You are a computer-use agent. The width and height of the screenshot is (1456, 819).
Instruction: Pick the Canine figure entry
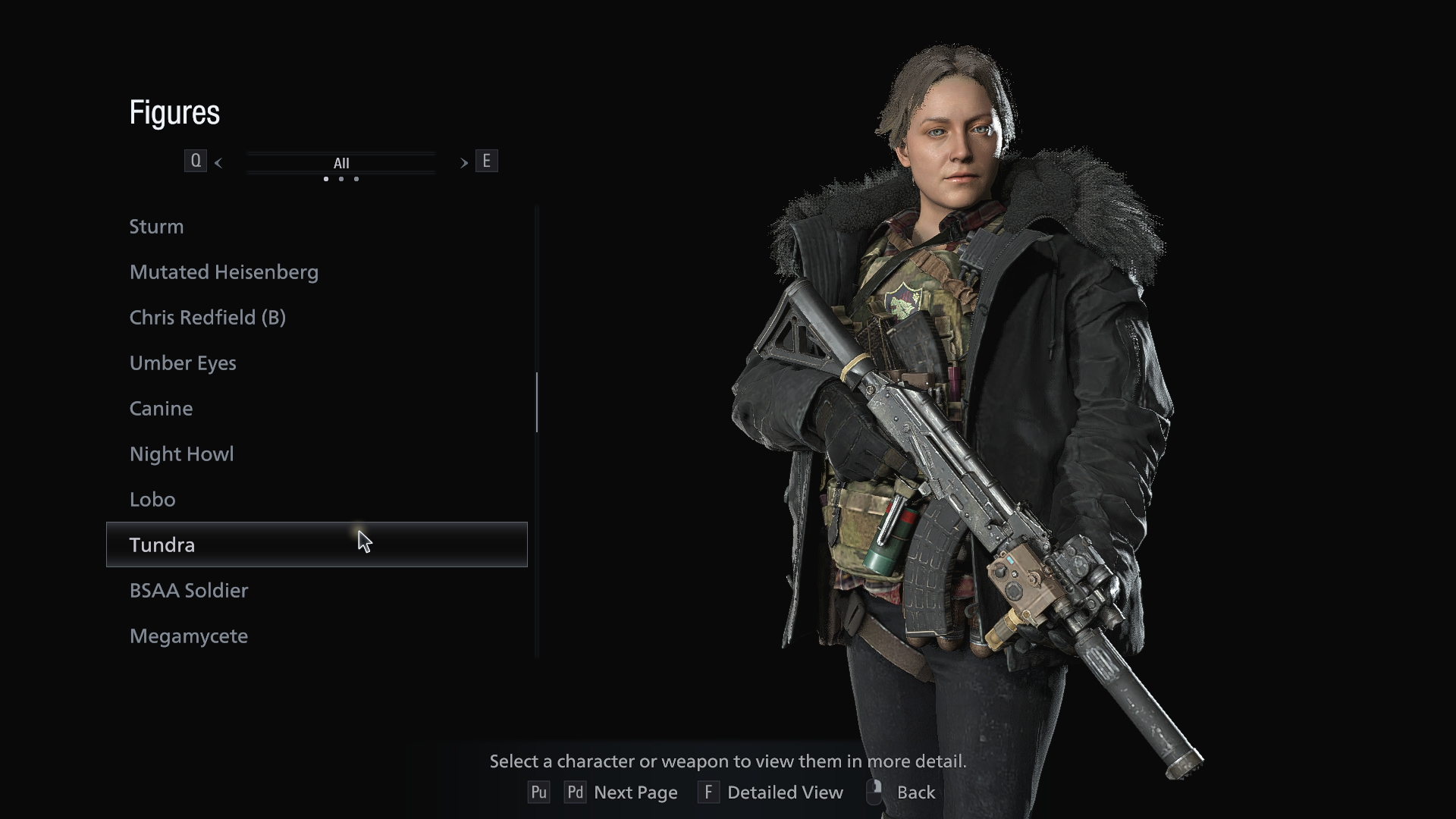click(161, 409)
